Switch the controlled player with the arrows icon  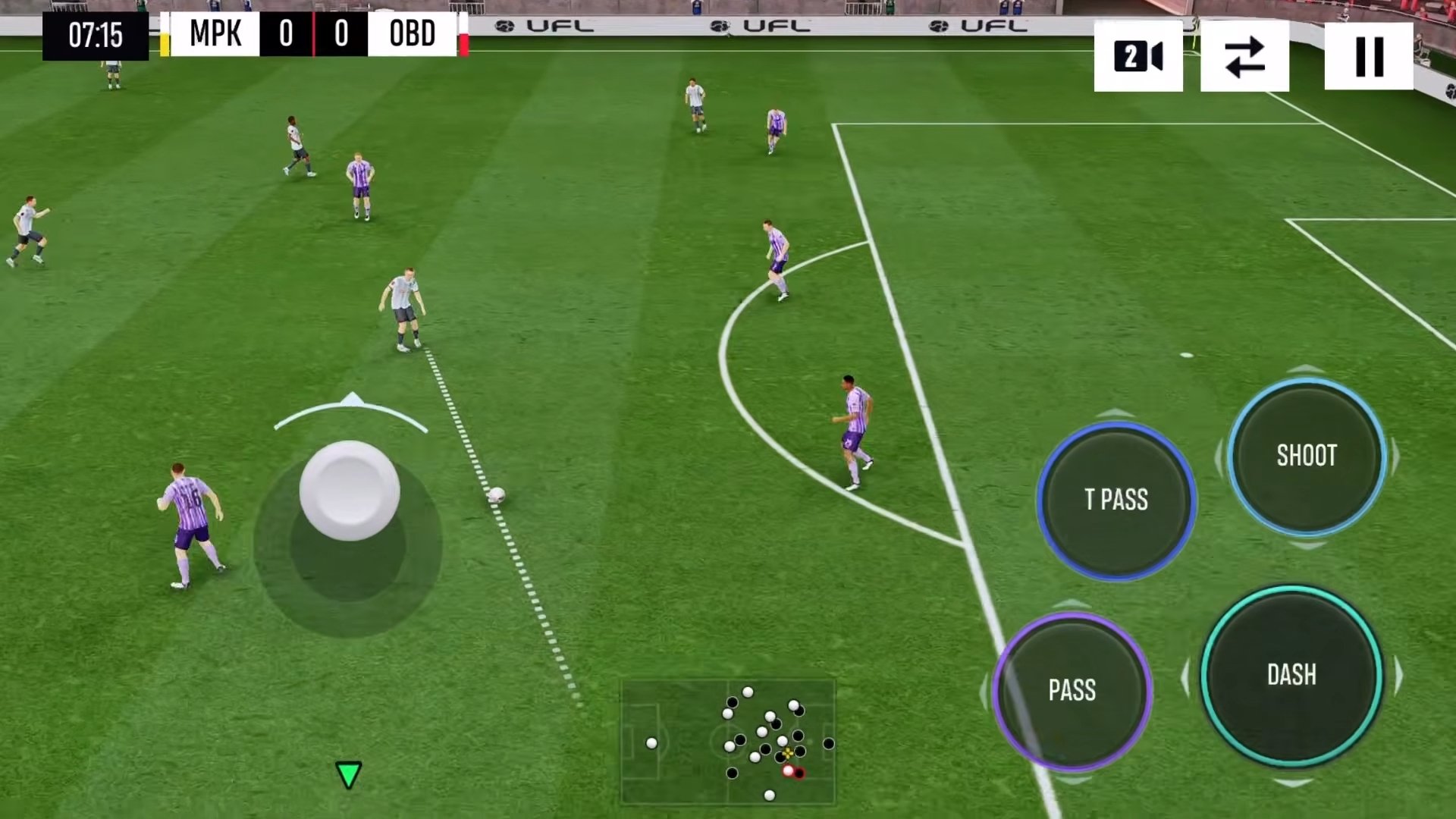tap(1244, 57)
